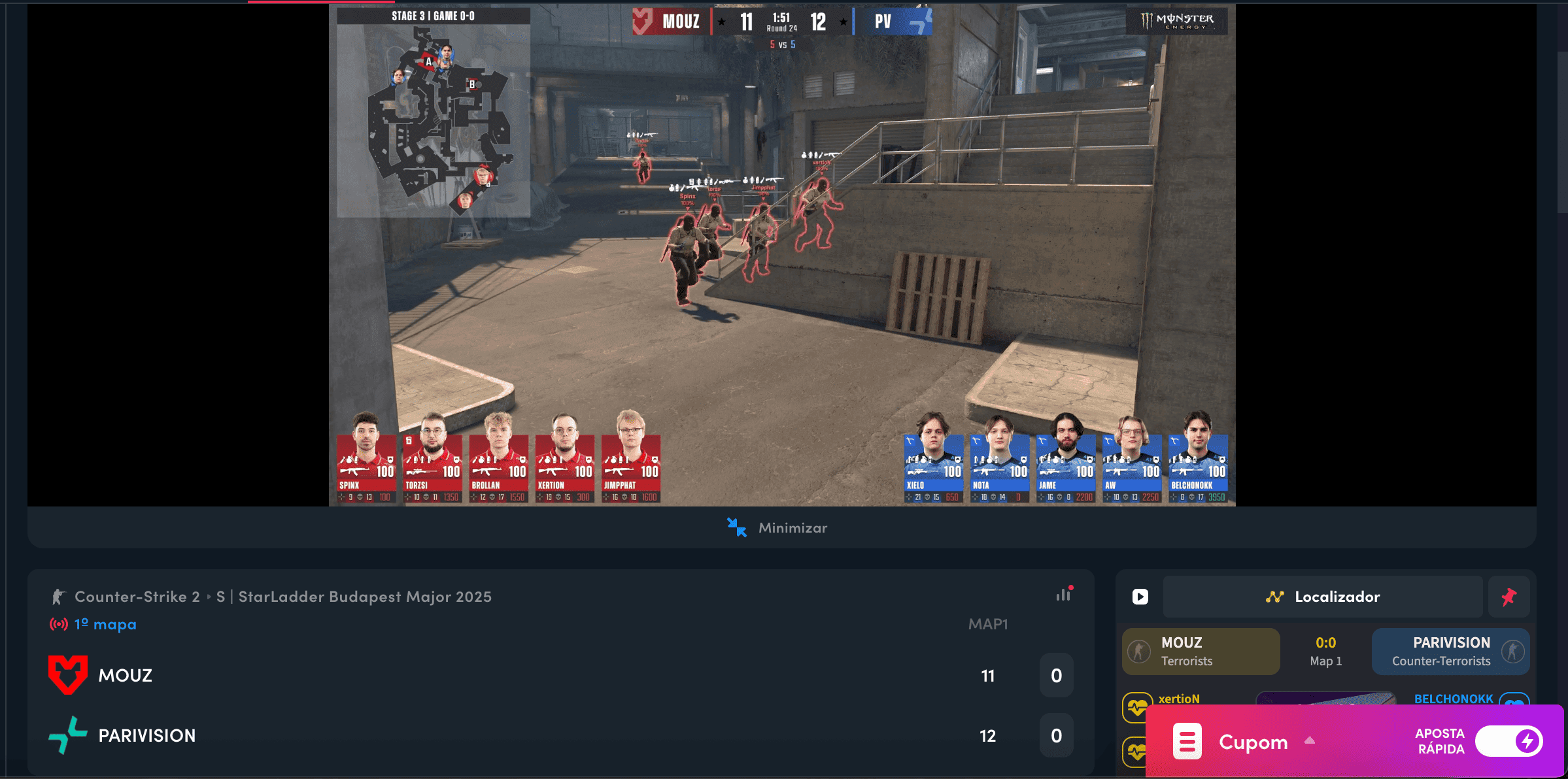Click the Terrorist icon on the MOUZ panel
This screenshot has height=779, width=1568.
click(x=1140, y=650)
